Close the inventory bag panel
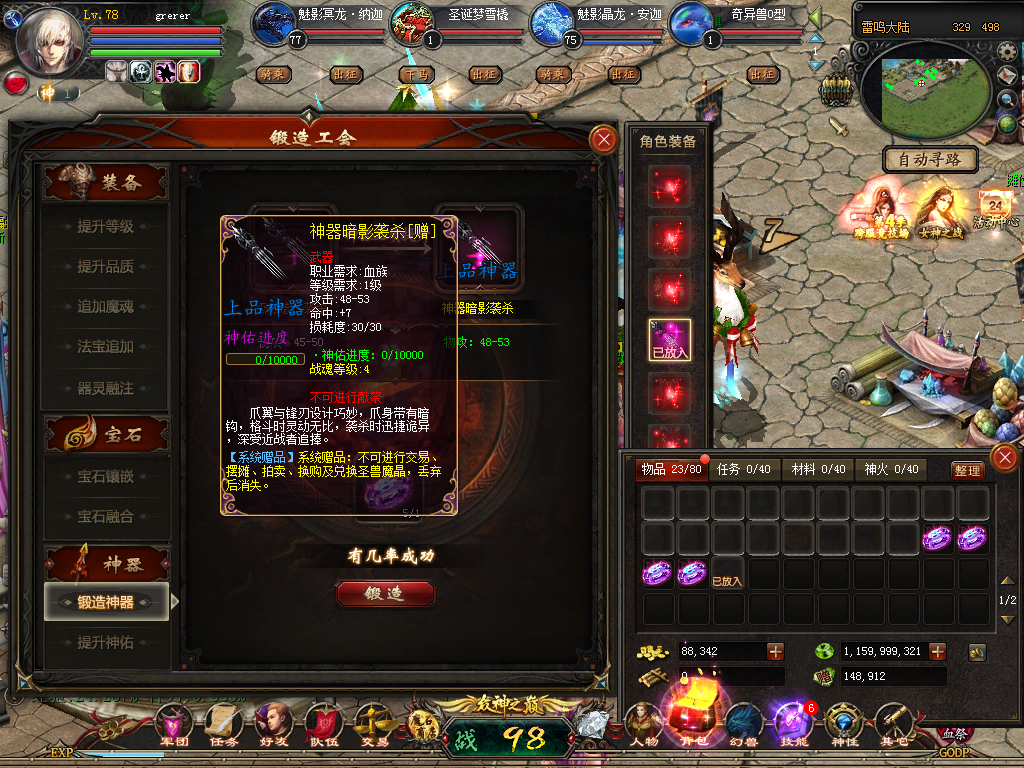Image resolution: width=1024 pixels, height=768 pixels. click(x=1003, y=458)
